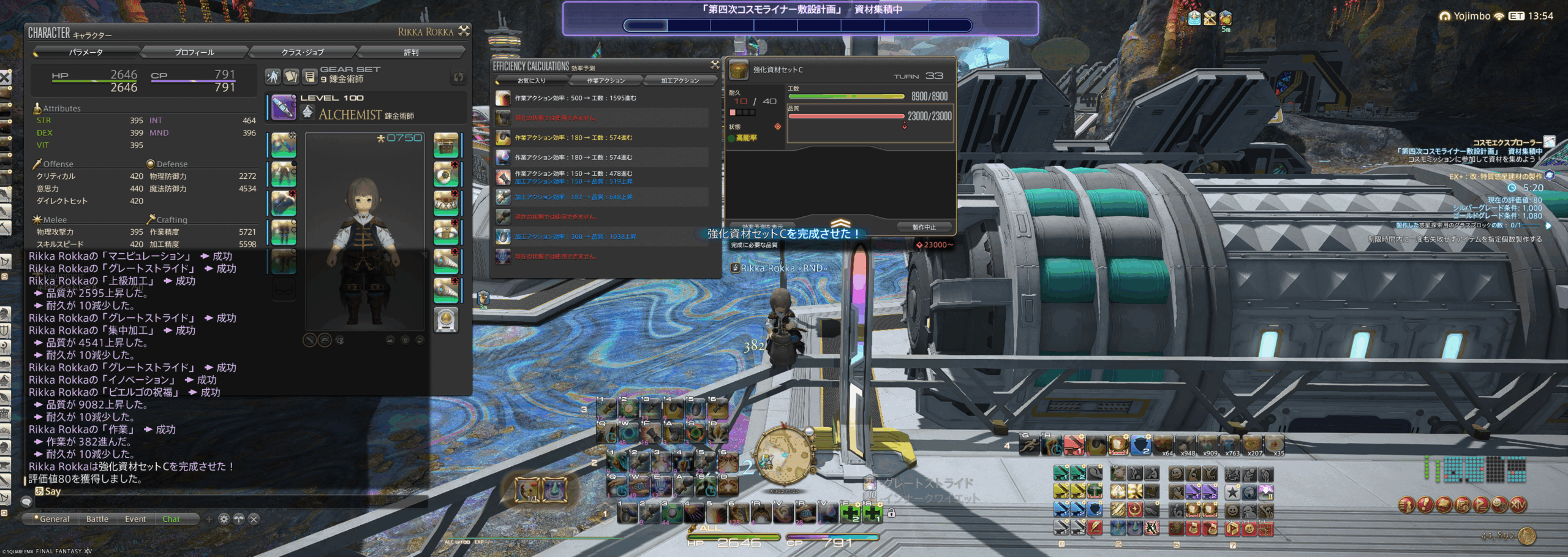This screenshot has width=1568, height=557.
Task: Switch to the プロフィール tab
Action: coord(194,52)
